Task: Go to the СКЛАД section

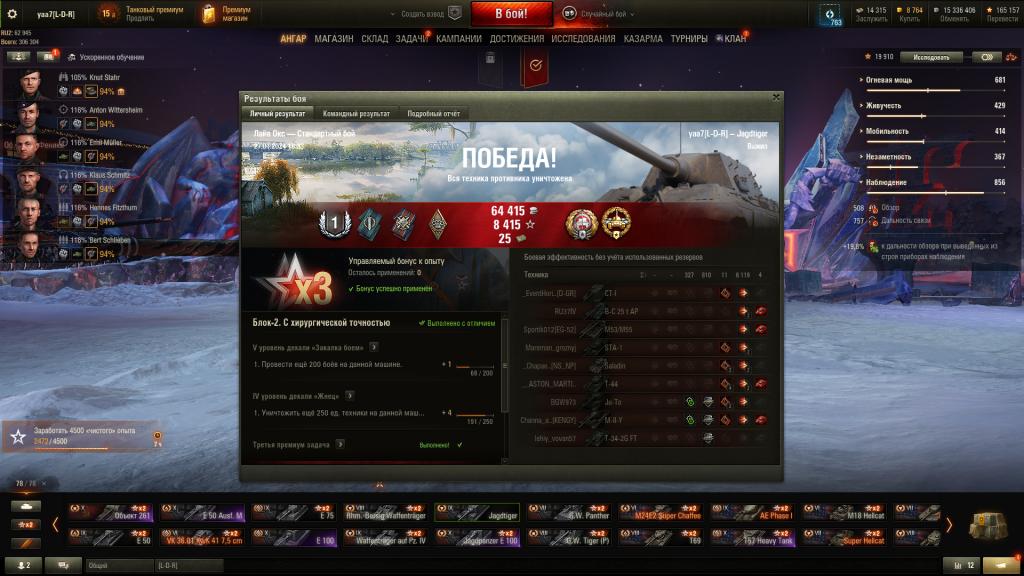Action: 374,39
